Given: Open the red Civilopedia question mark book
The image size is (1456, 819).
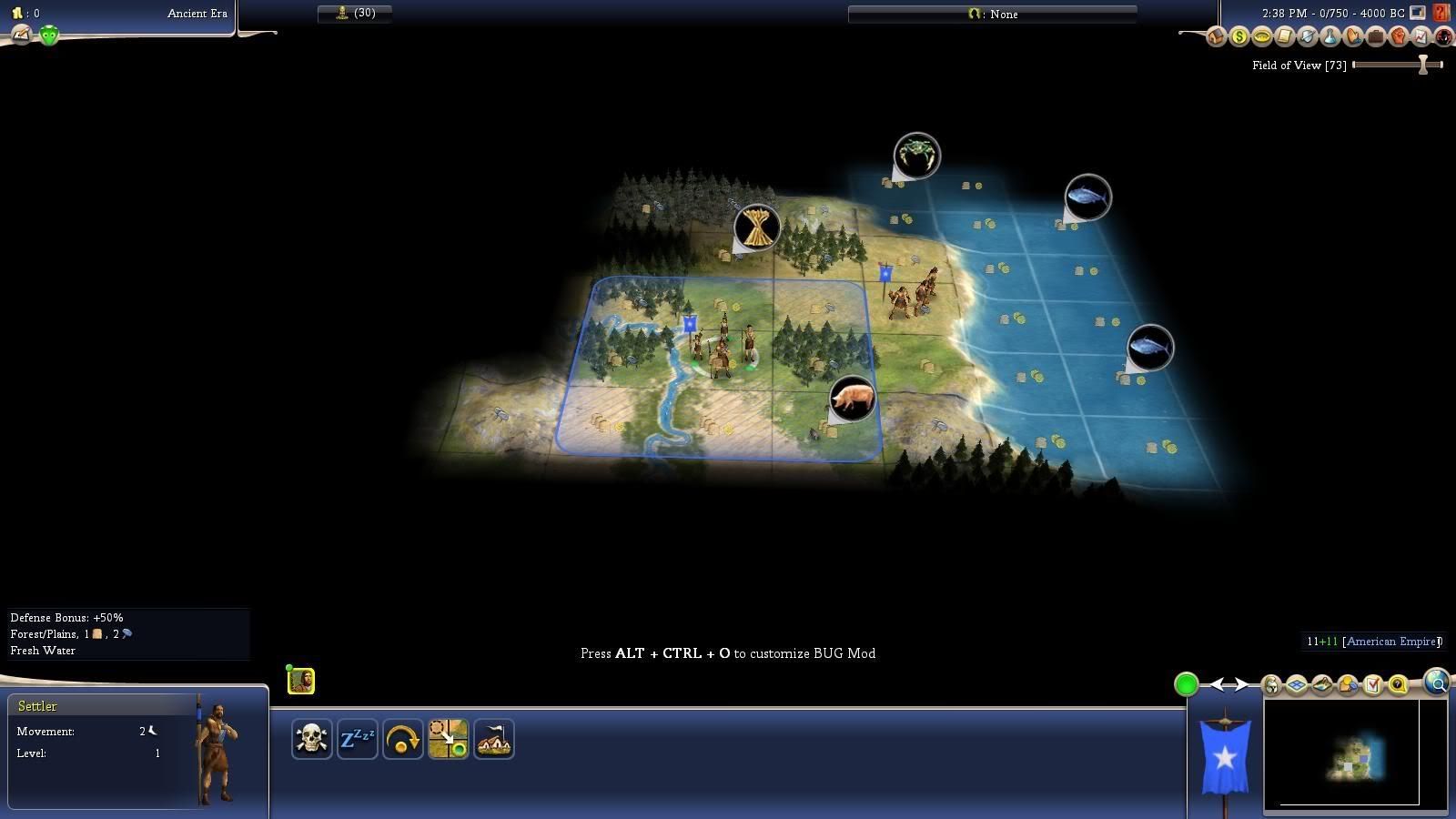Looking at the screenshot, I should tap(1441, 13).
